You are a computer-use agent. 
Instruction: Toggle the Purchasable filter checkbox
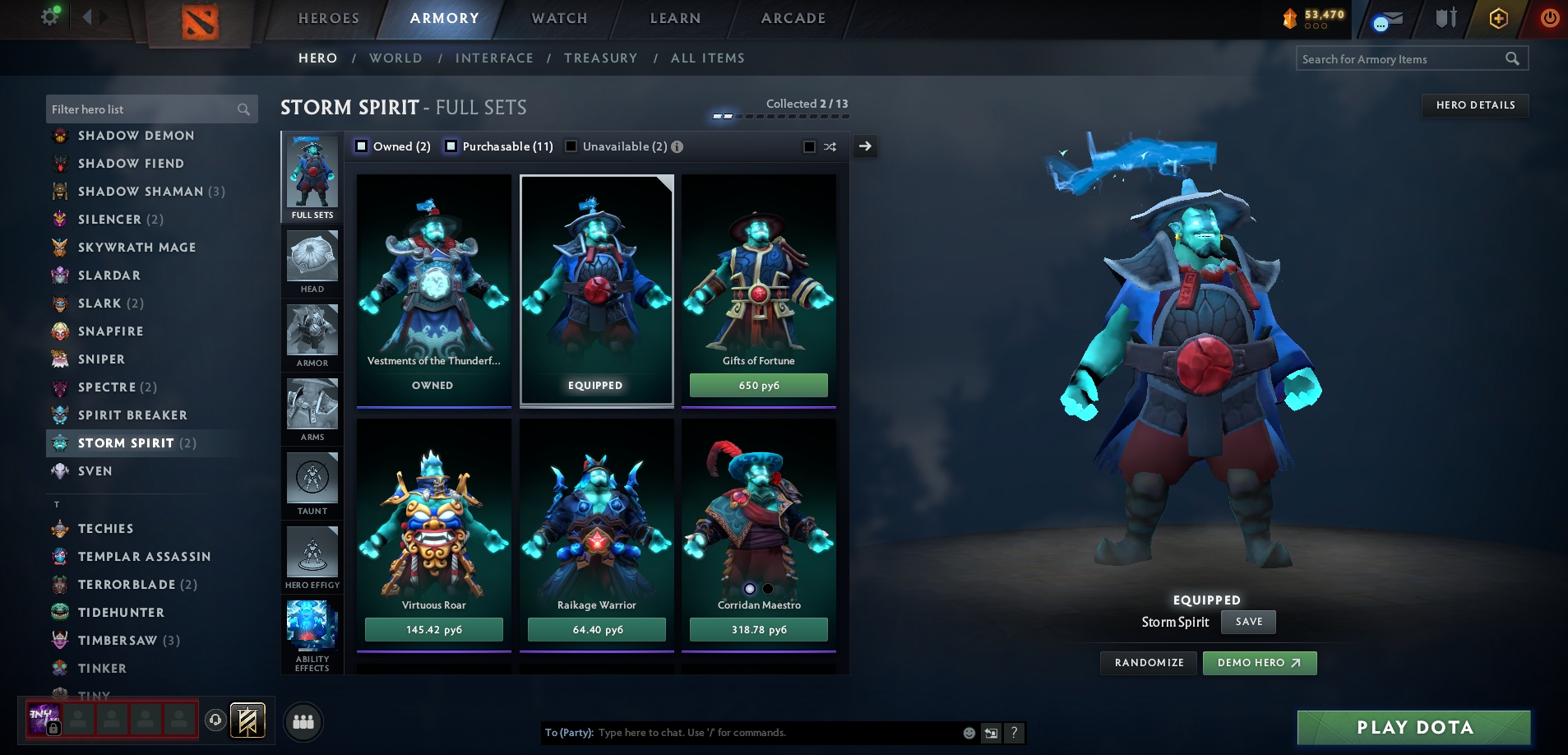(451, 146)
